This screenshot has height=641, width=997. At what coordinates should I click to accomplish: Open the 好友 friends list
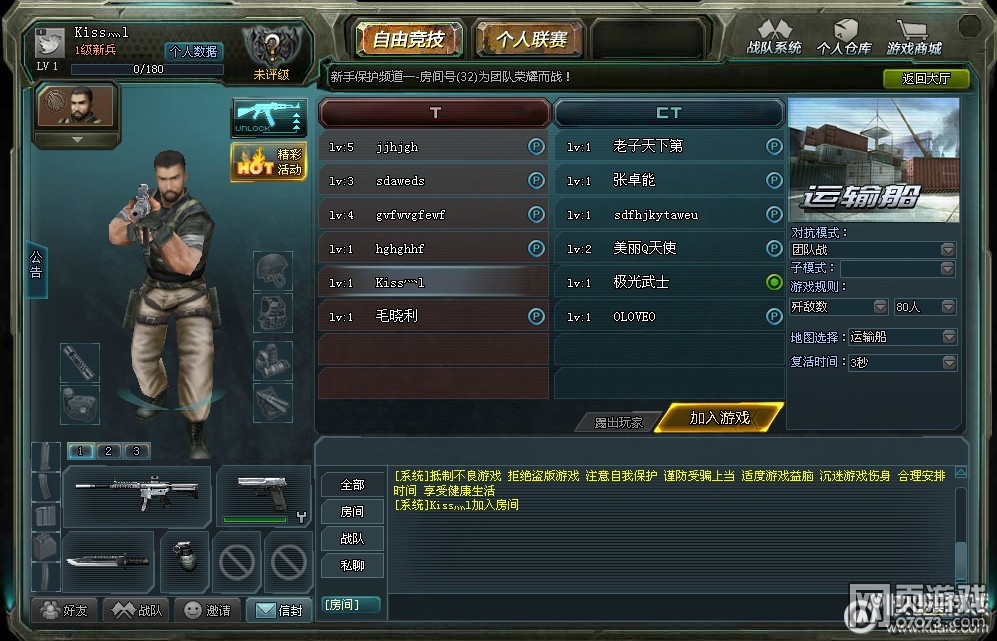[63, 610]
